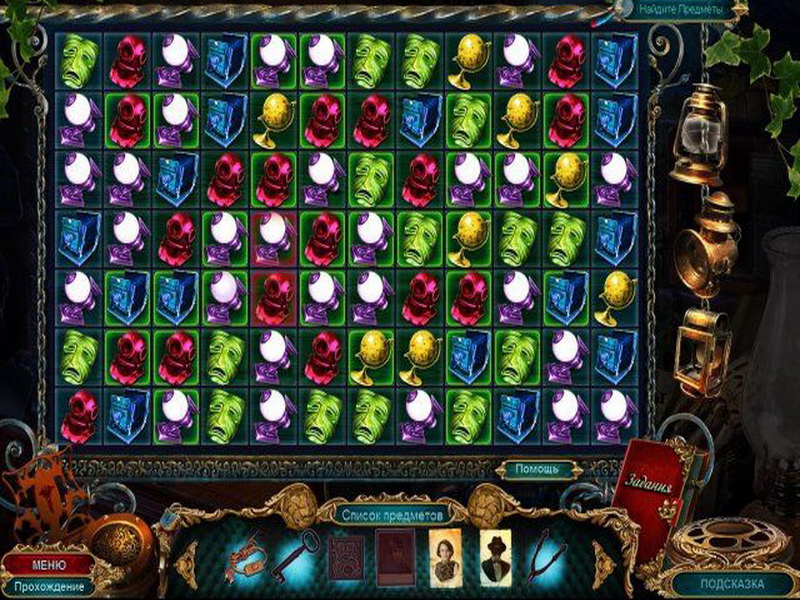Switch to the Найдите Предметы tab
800x600 pixels.
[683, 9]
